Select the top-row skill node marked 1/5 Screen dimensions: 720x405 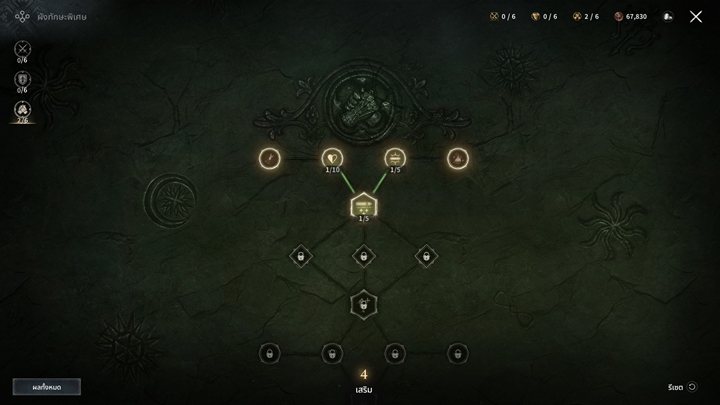[395, 158]
